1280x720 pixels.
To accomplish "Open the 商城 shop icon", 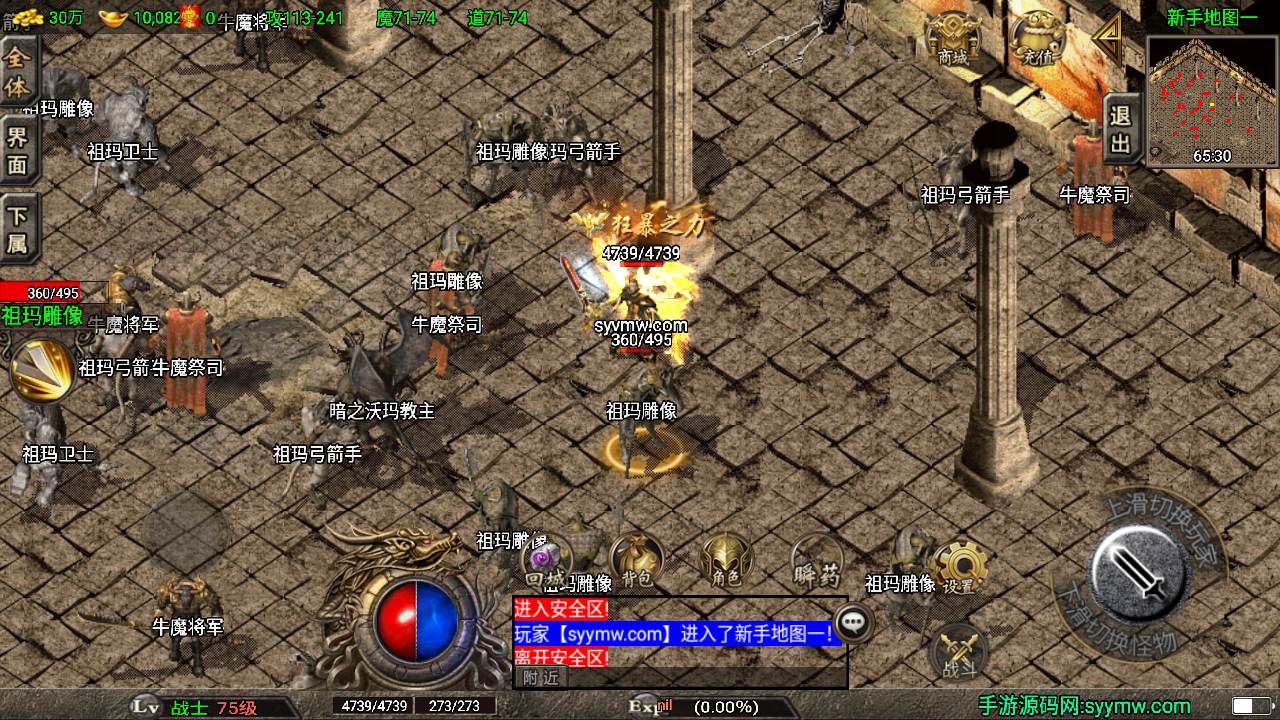I will [x=952, y=41].
